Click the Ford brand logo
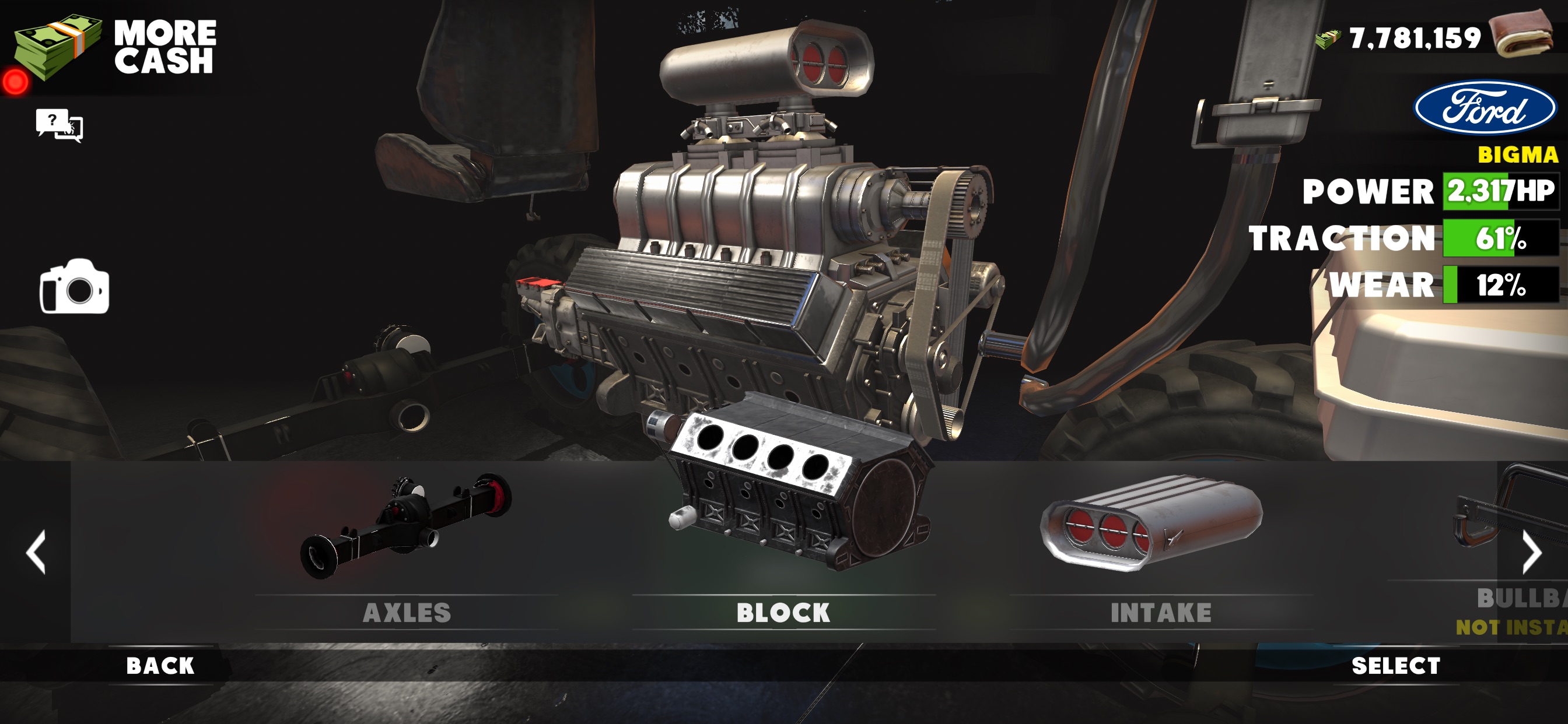 1484,108
